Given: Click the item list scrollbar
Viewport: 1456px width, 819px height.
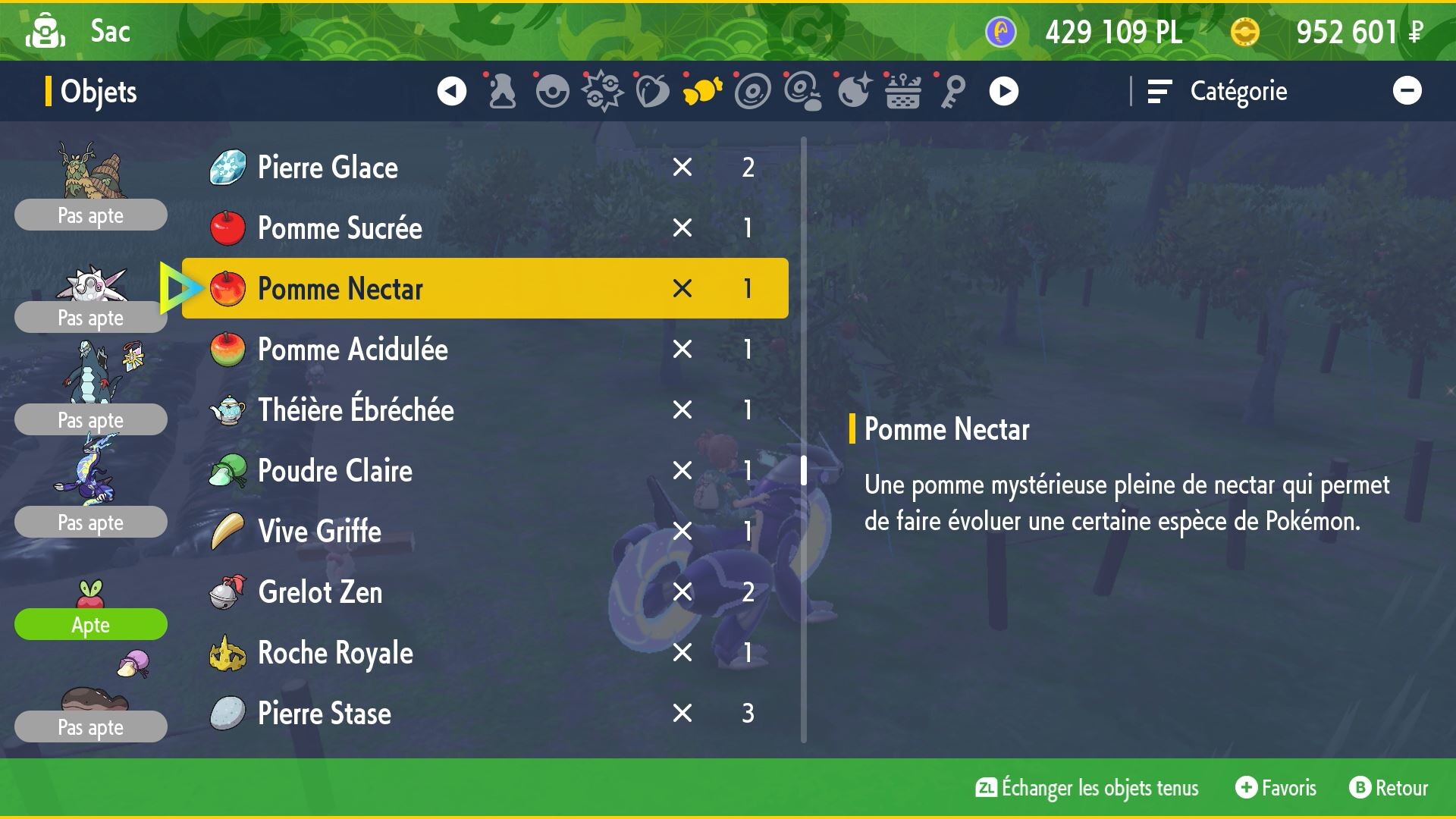Looking at the screenshot, I should pyautogui.click(x=803, y=470).
